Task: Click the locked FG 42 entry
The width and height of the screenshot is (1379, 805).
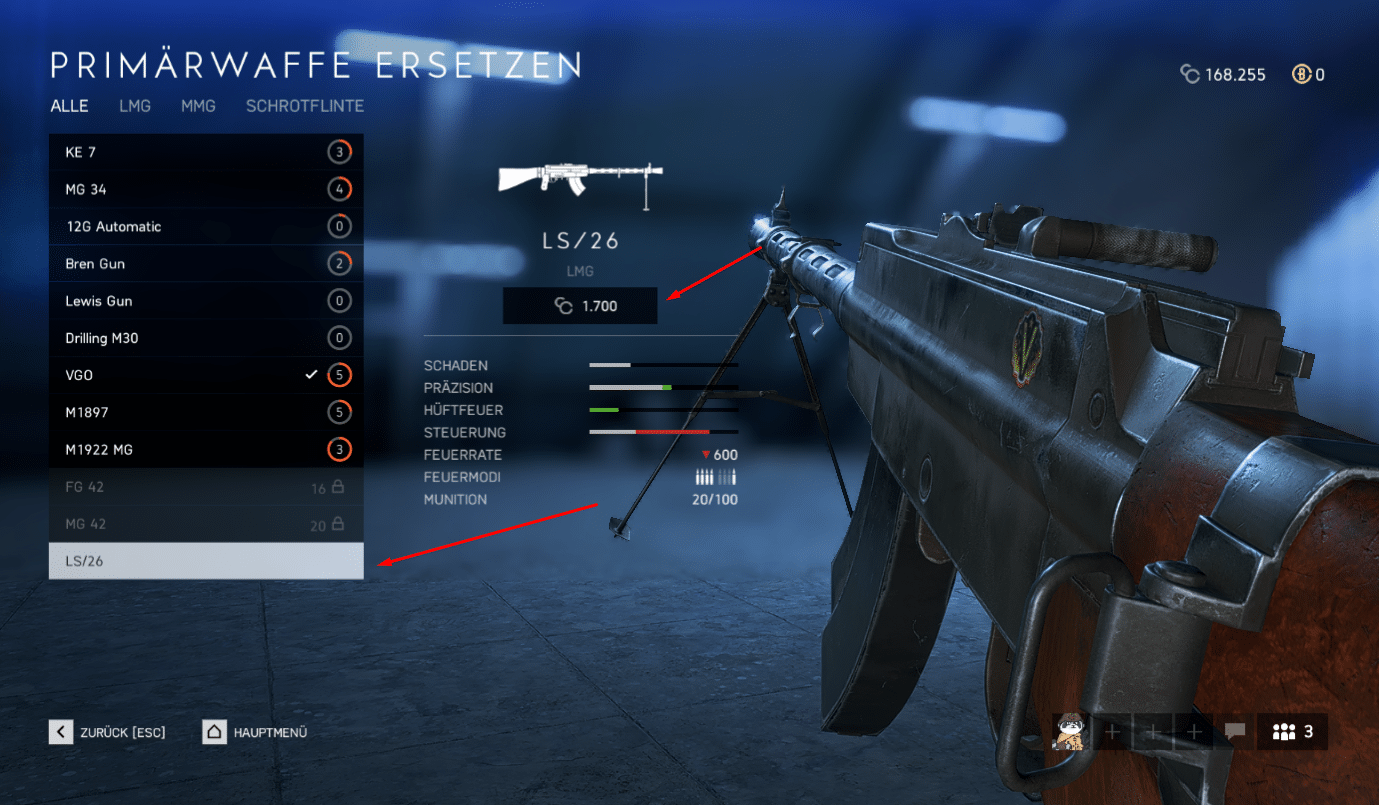Action: [206, 487]
